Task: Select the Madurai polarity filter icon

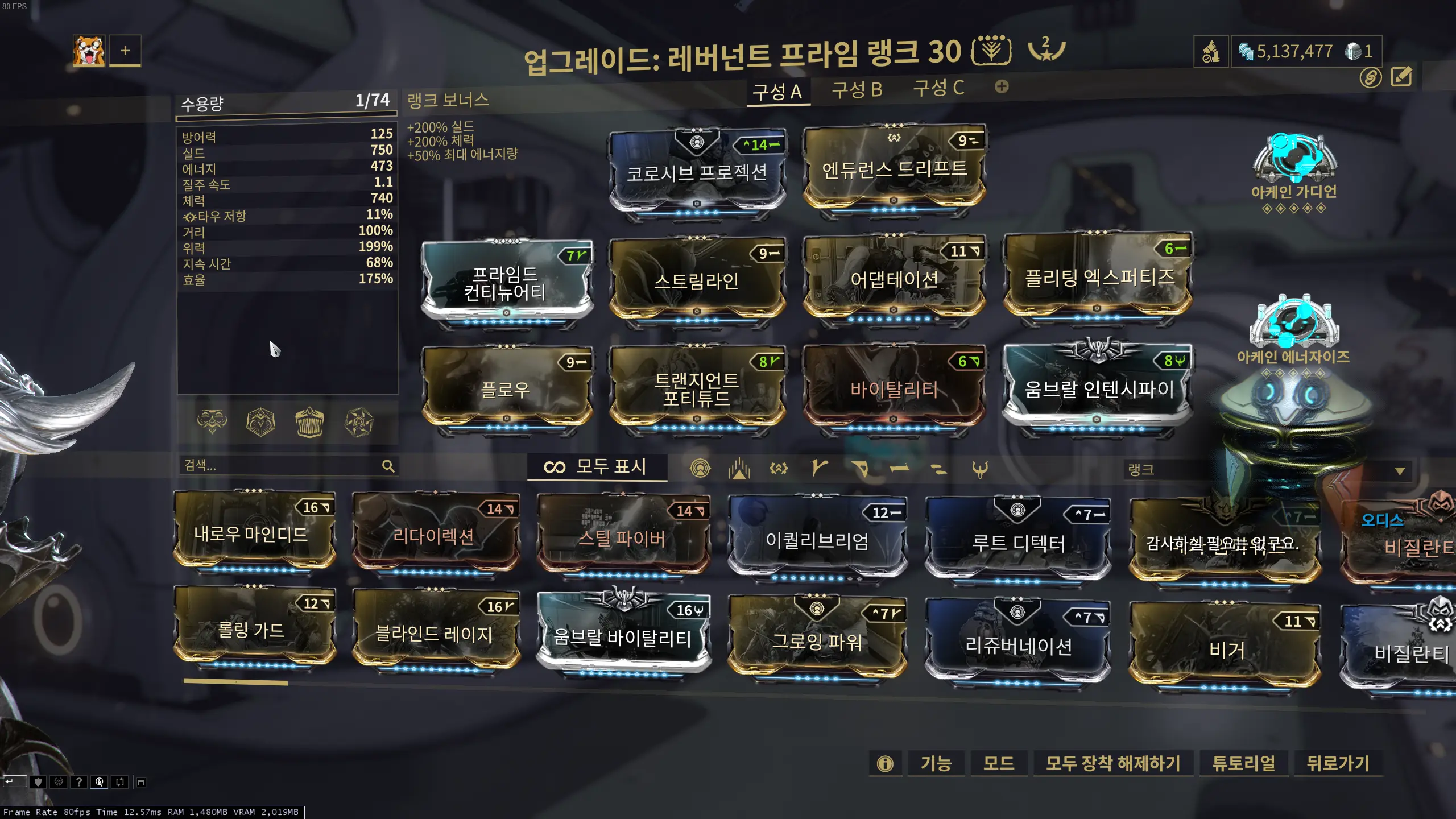Action: coord(819,468)
